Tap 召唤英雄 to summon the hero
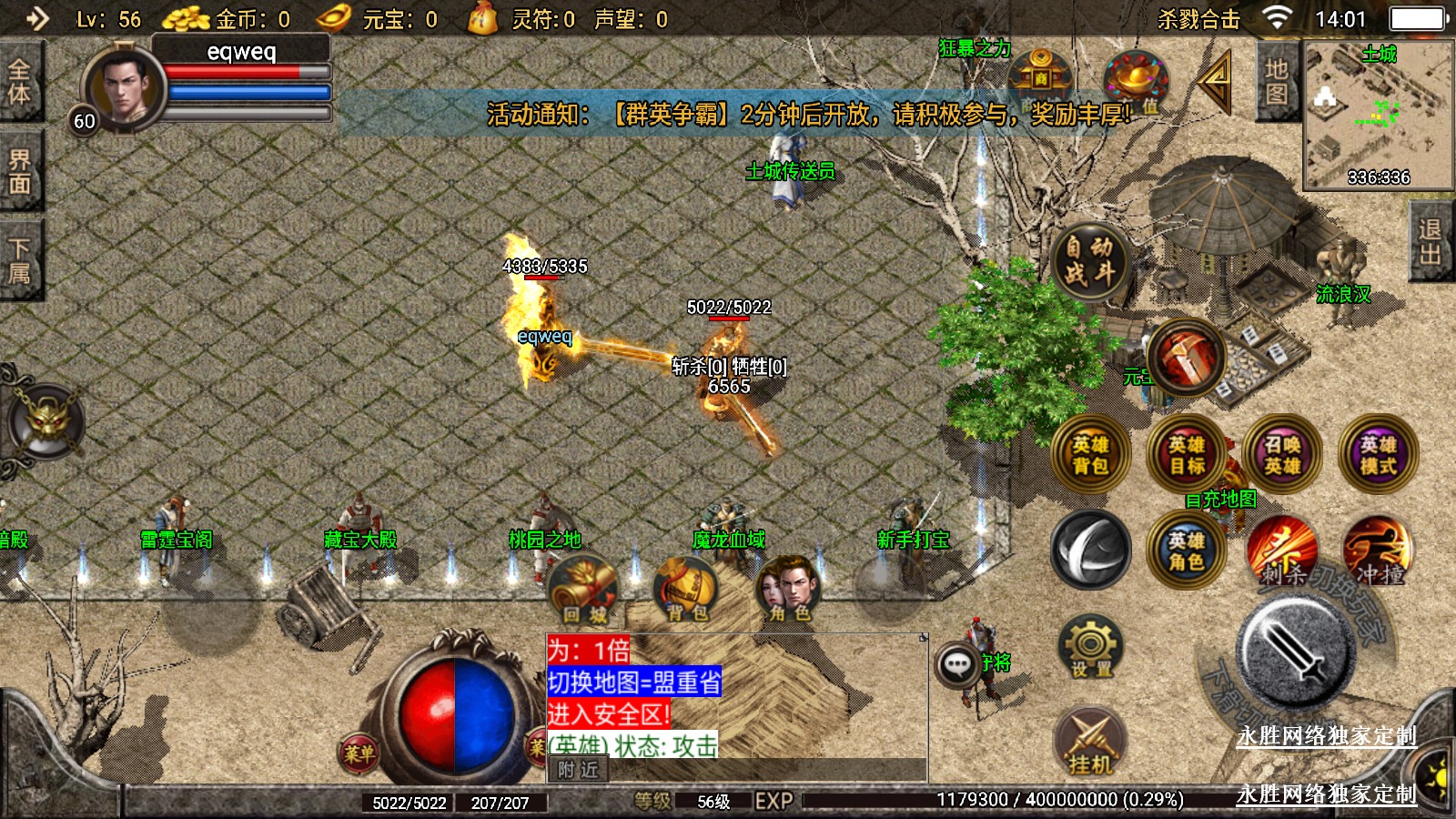Viewport: 1456px width, 819px height. point(1282,455)
